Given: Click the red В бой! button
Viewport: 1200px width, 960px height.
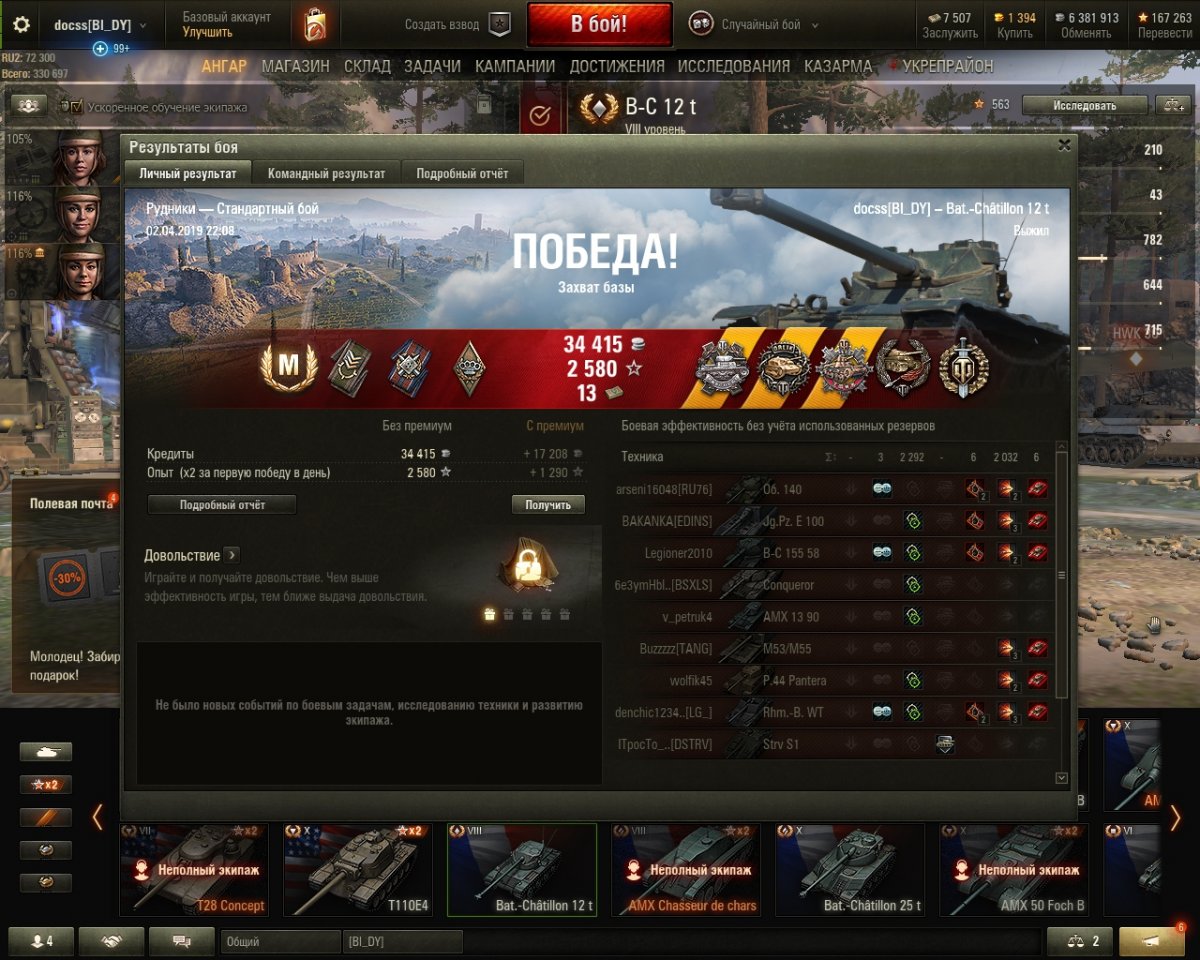Looking at the screenshot, I should pos(599,25).
